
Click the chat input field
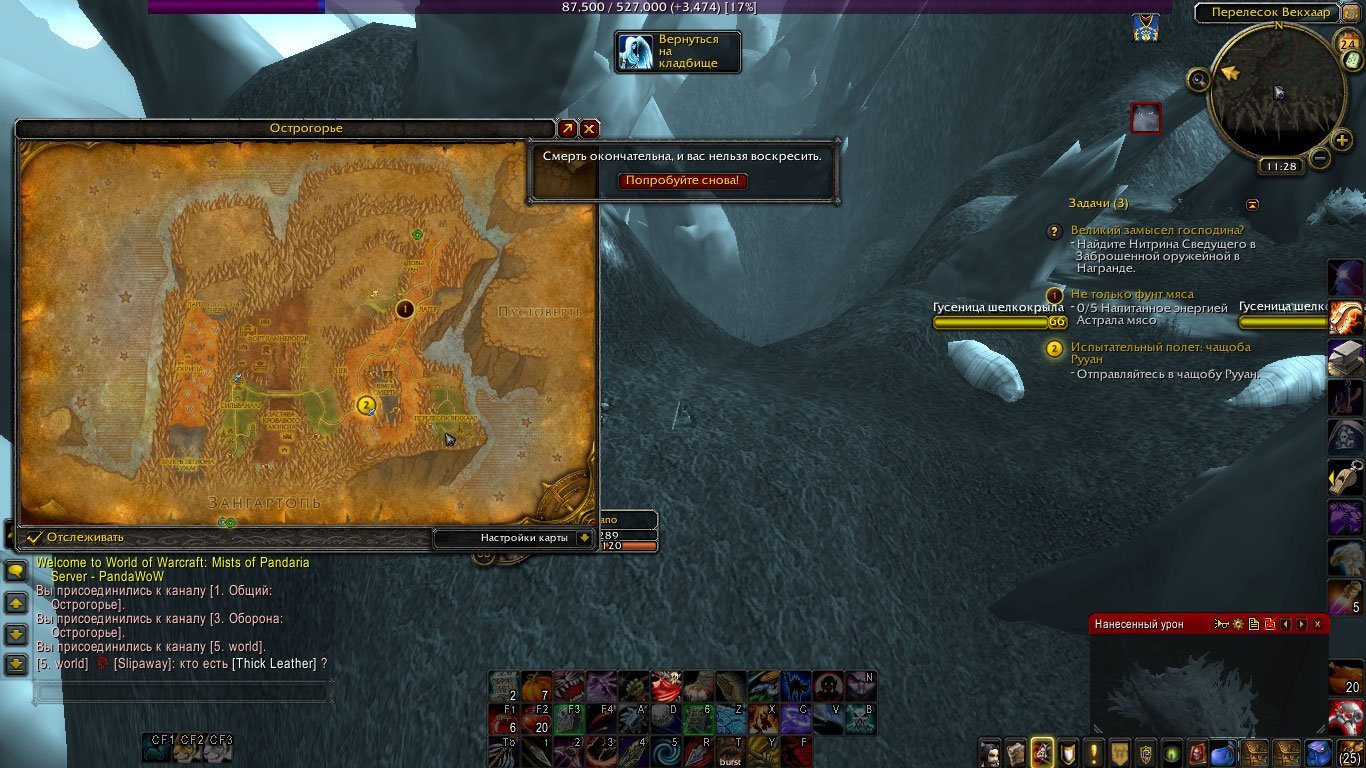[x=181, y=691]
